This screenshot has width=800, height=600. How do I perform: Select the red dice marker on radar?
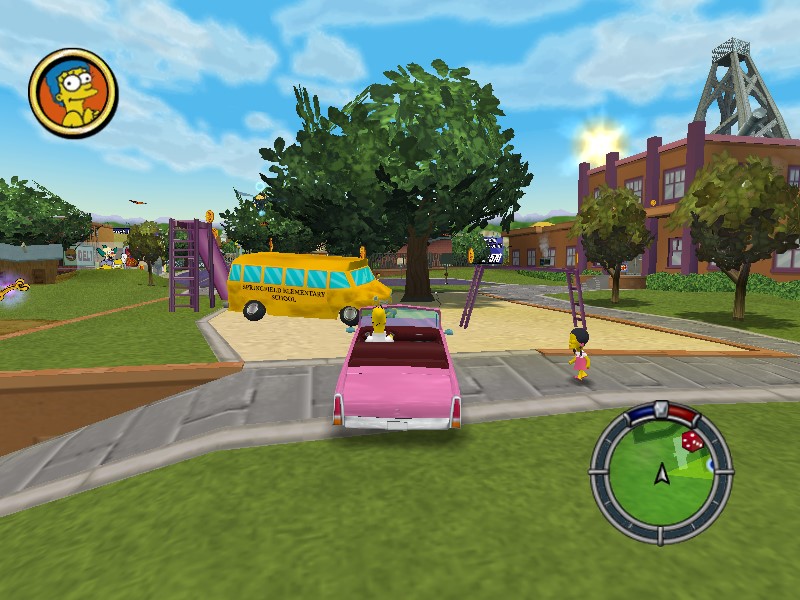click(691, 441)
